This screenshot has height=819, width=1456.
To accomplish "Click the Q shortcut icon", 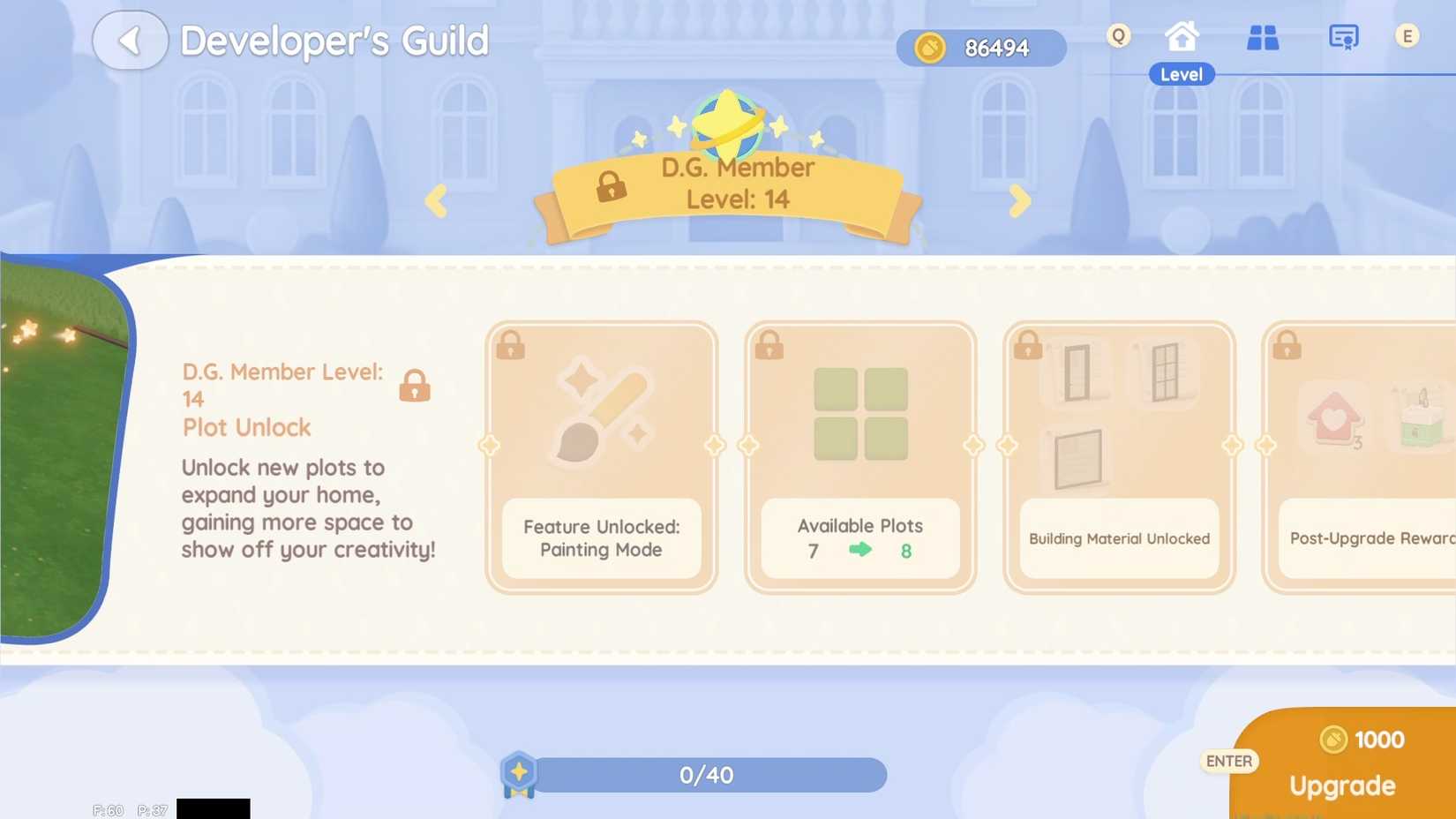I will (x=1117, y=35).
